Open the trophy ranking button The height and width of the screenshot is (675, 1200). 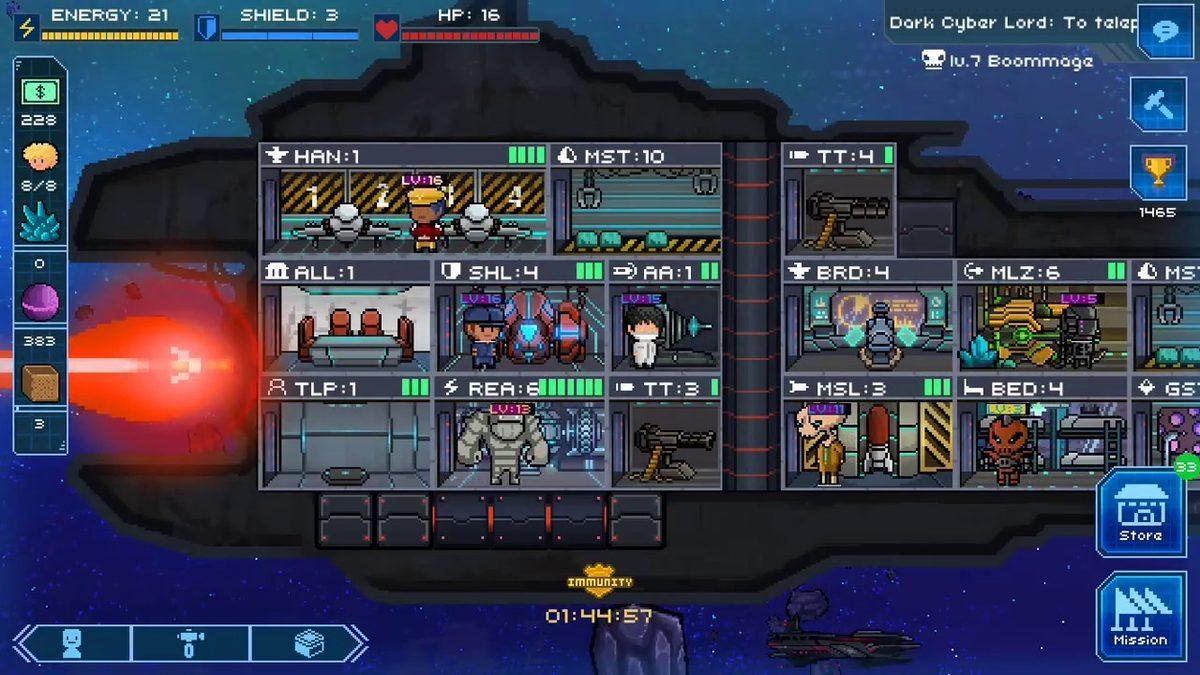[1158, 174]
